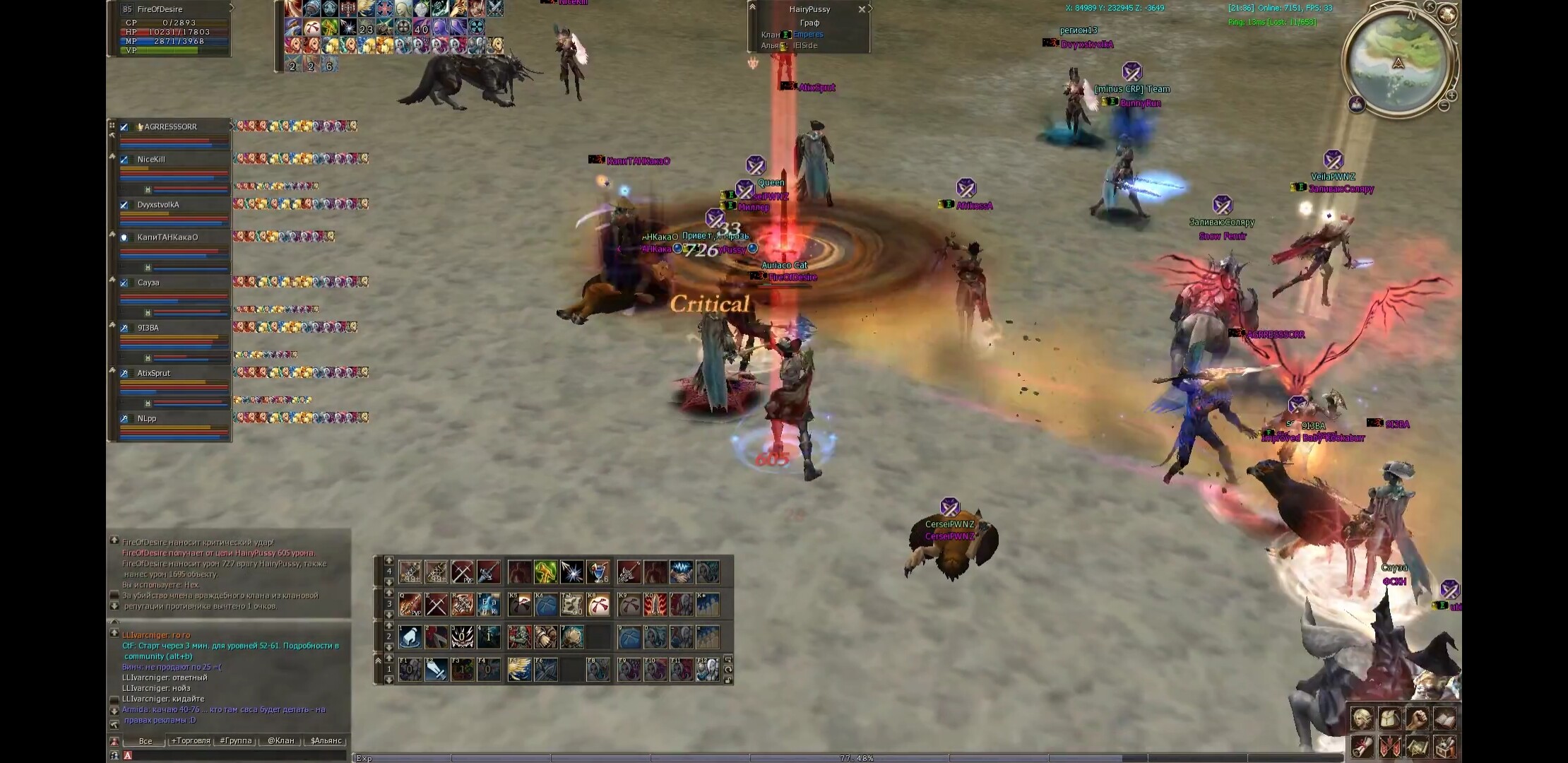
Task: Click the Emperes clan link in target window
Action: click(x=807, y=34)
